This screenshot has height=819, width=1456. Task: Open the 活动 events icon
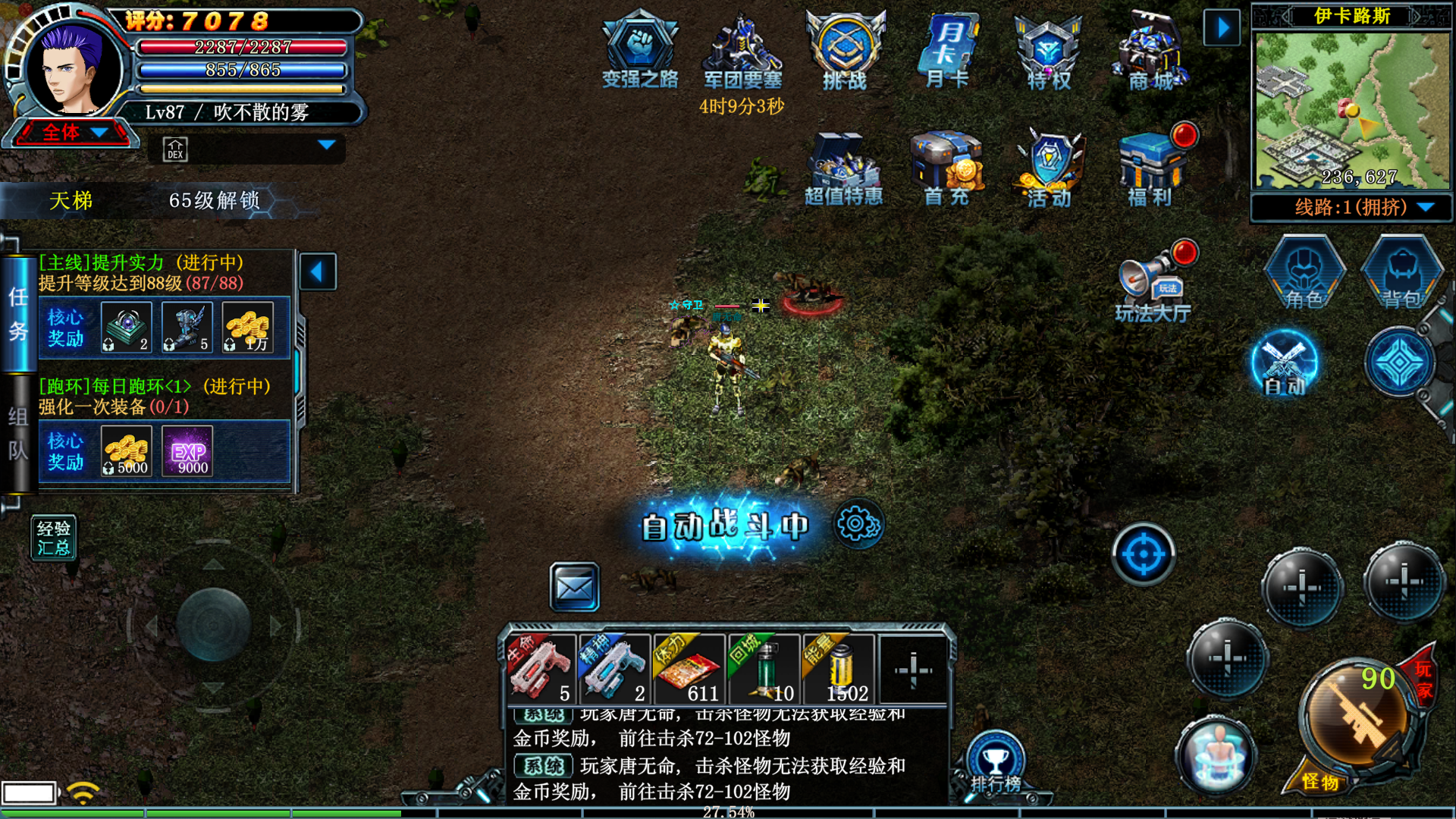pyautogui.click(x=1050, y=168)
